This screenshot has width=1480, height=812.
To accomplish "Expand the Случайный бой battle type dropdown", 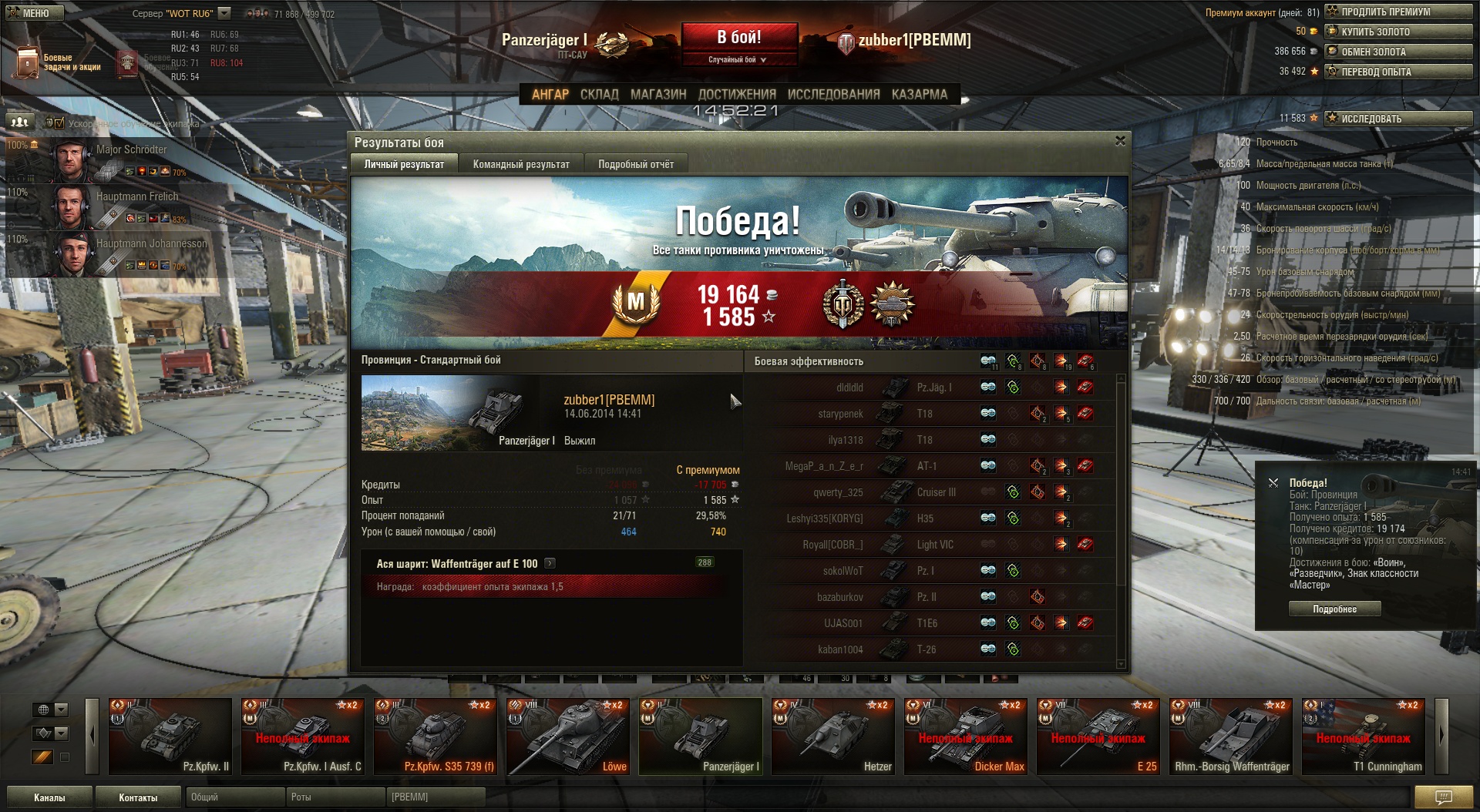I will point(738,59).
